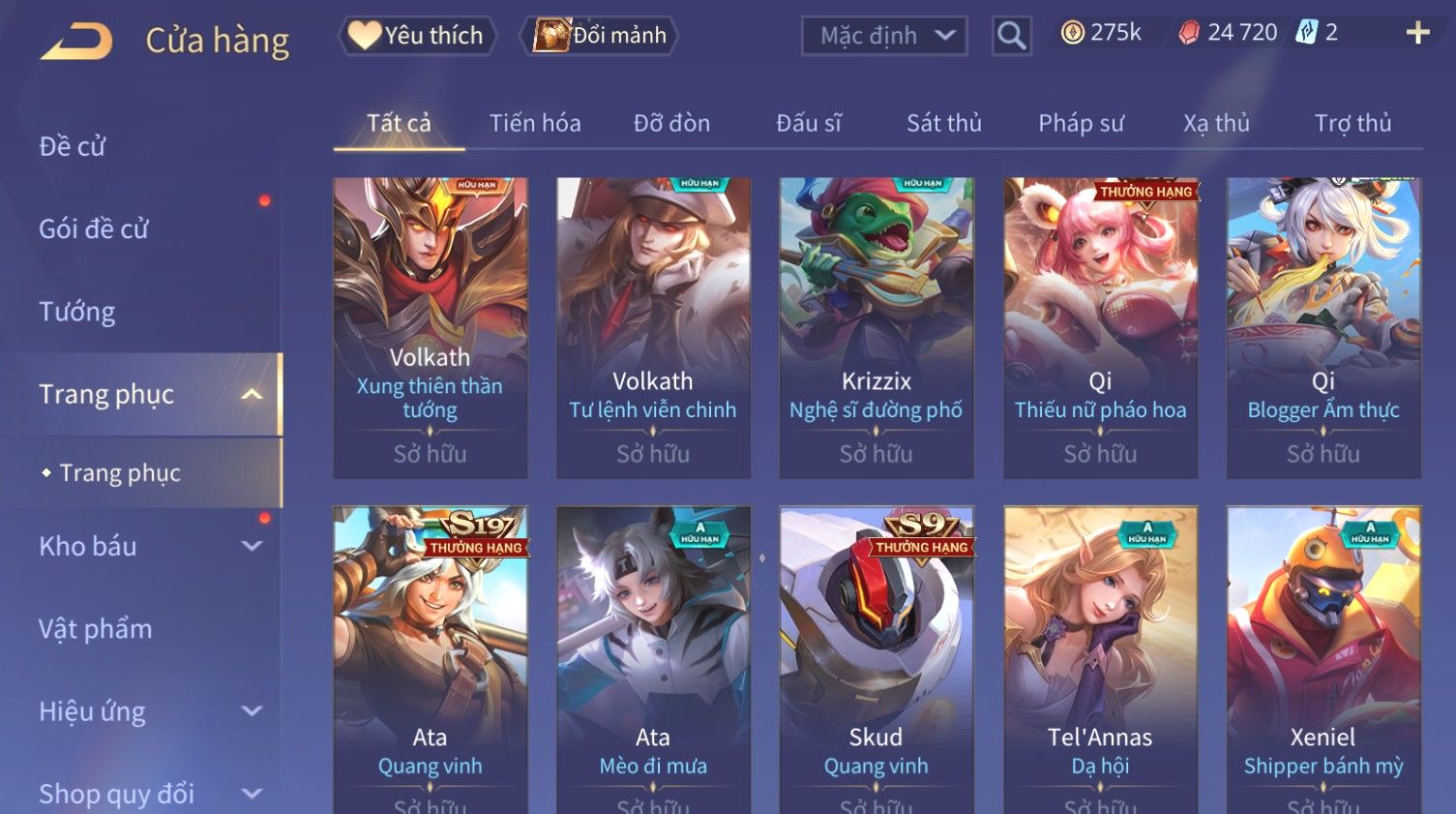Viewport: 1456px width, 814px height.
Task: Open the Xeniel Shipper bánh mỳ skin card
Action: tap(1322, 658)
